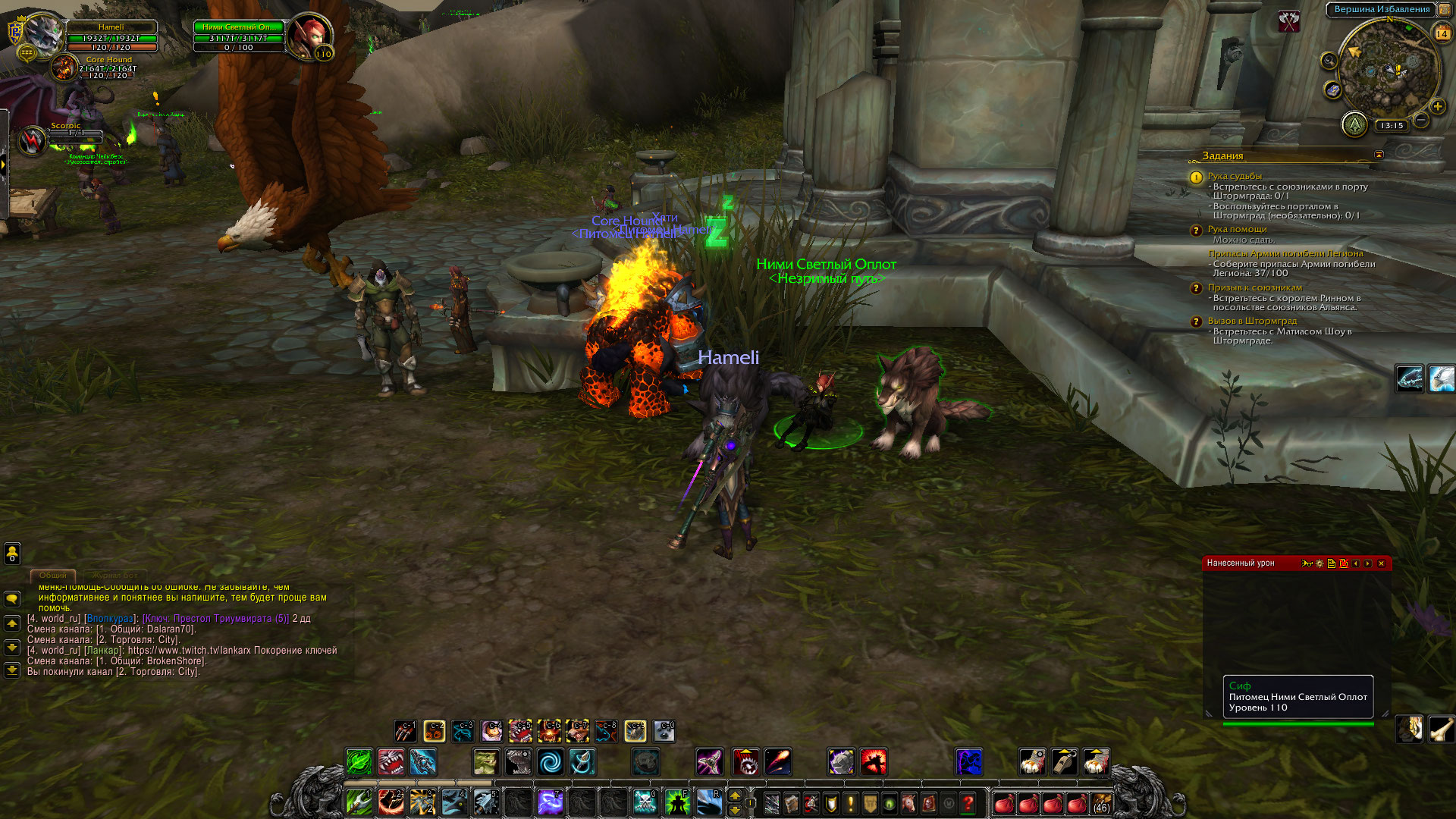1456x819 pixels.
Task: Collapse the Задания quest tracker
Action: tap(1379, 155)
